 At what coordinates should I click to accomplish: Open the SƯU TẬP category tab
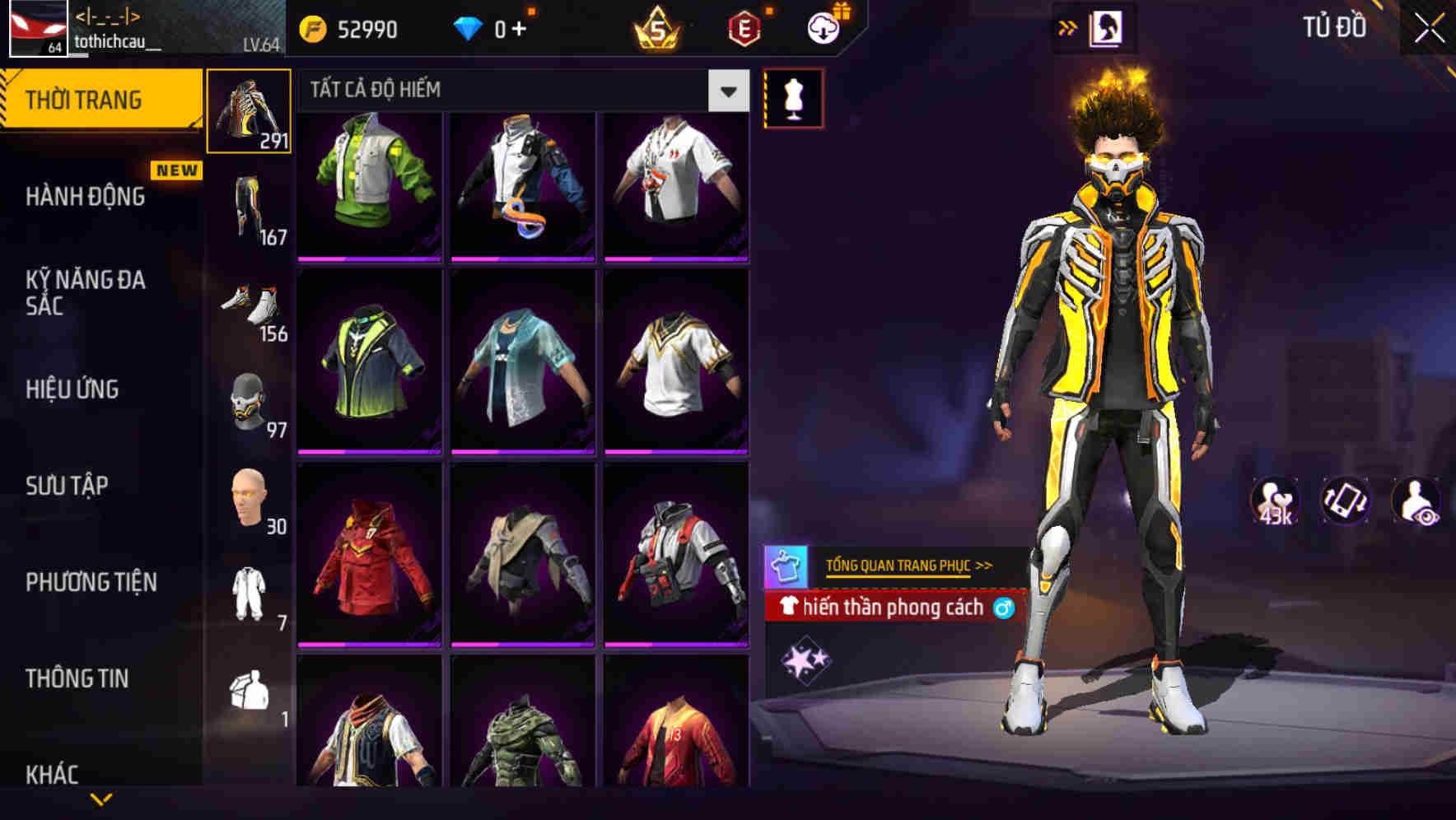[x=66, y=487]
